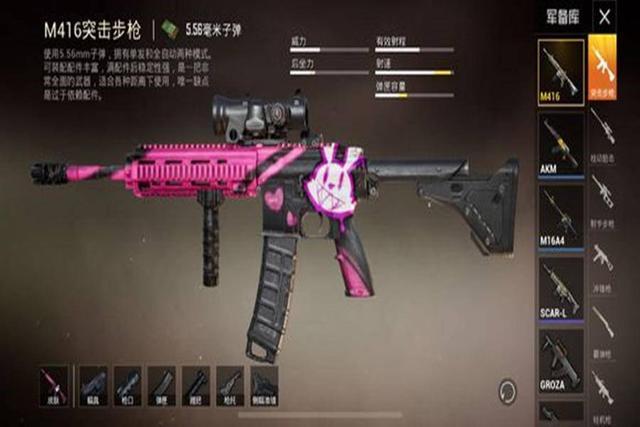Viewport: 640px width, 427px height.
Task: Open the skin slot with pink rifle
Action: tap(54, 386)
